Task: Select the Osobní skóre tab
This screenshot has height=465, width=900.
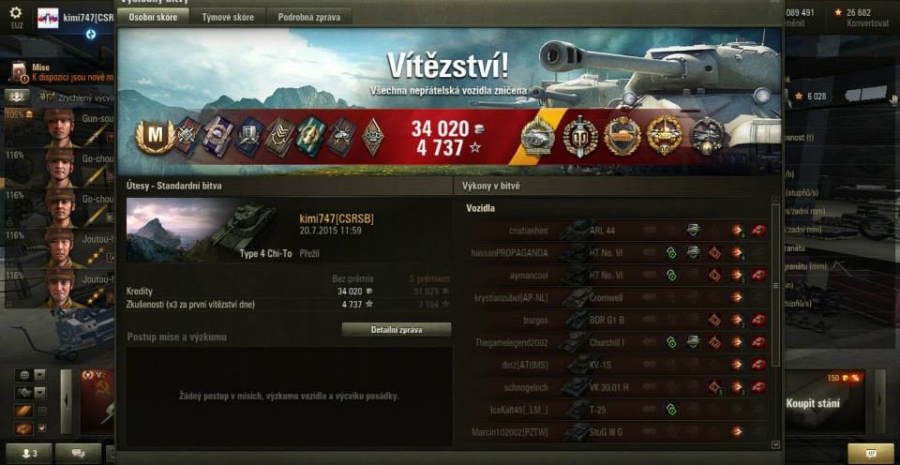Action: pyautogui.click(x=154, y=17)
